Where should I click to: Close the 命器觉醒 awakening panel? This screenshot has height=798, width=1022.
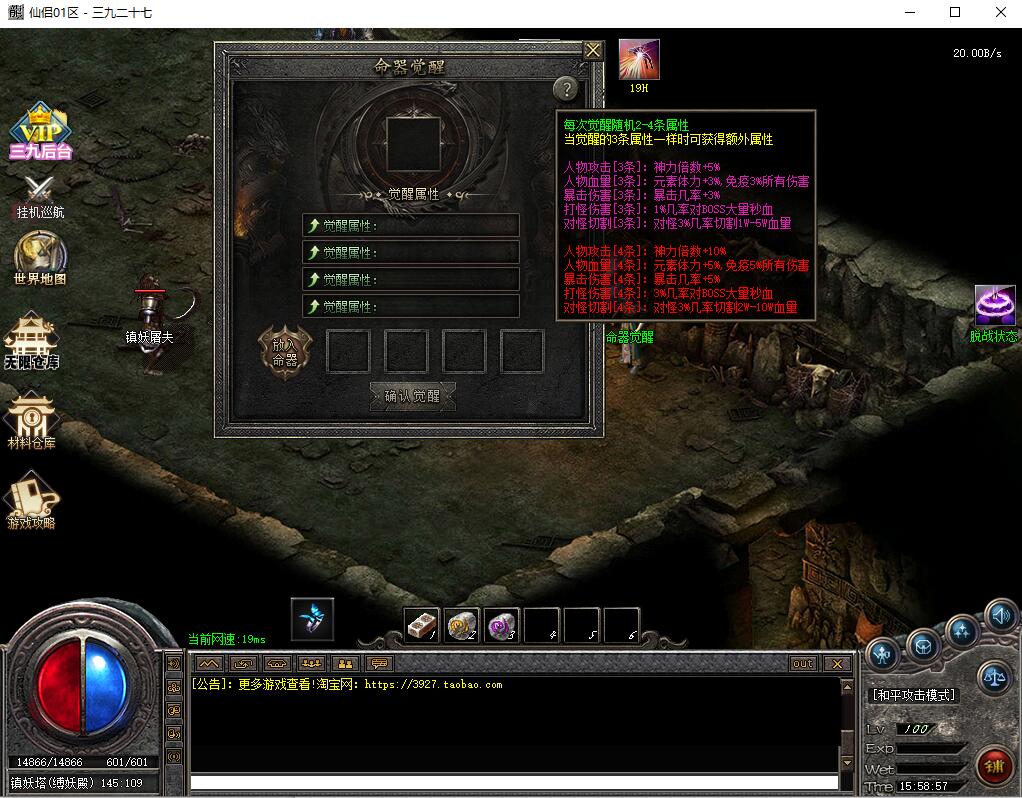[x=593, y=50]
